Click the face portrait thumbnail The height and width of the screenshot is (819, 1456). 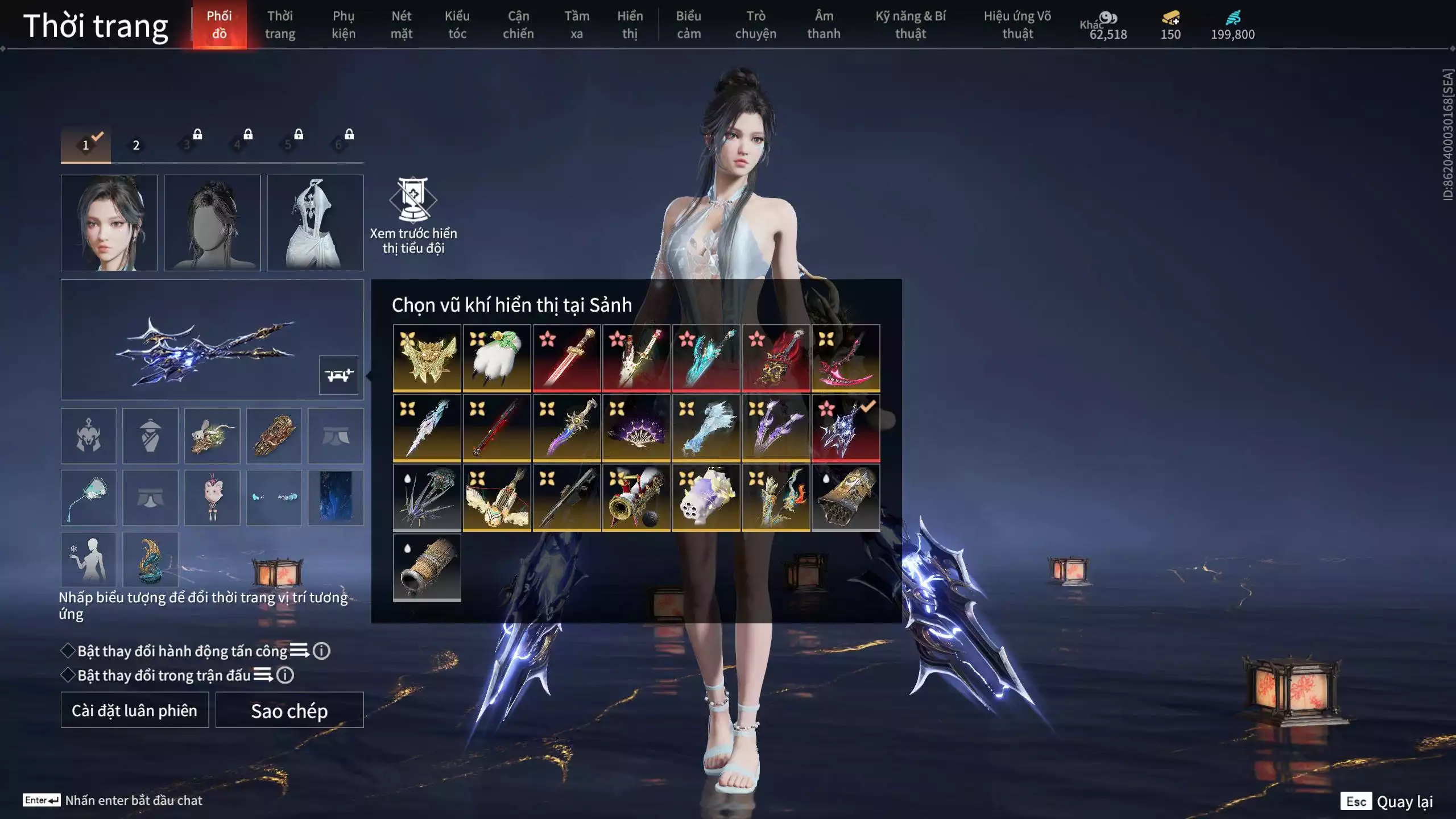pyautogui.click(x=109, y=222)
